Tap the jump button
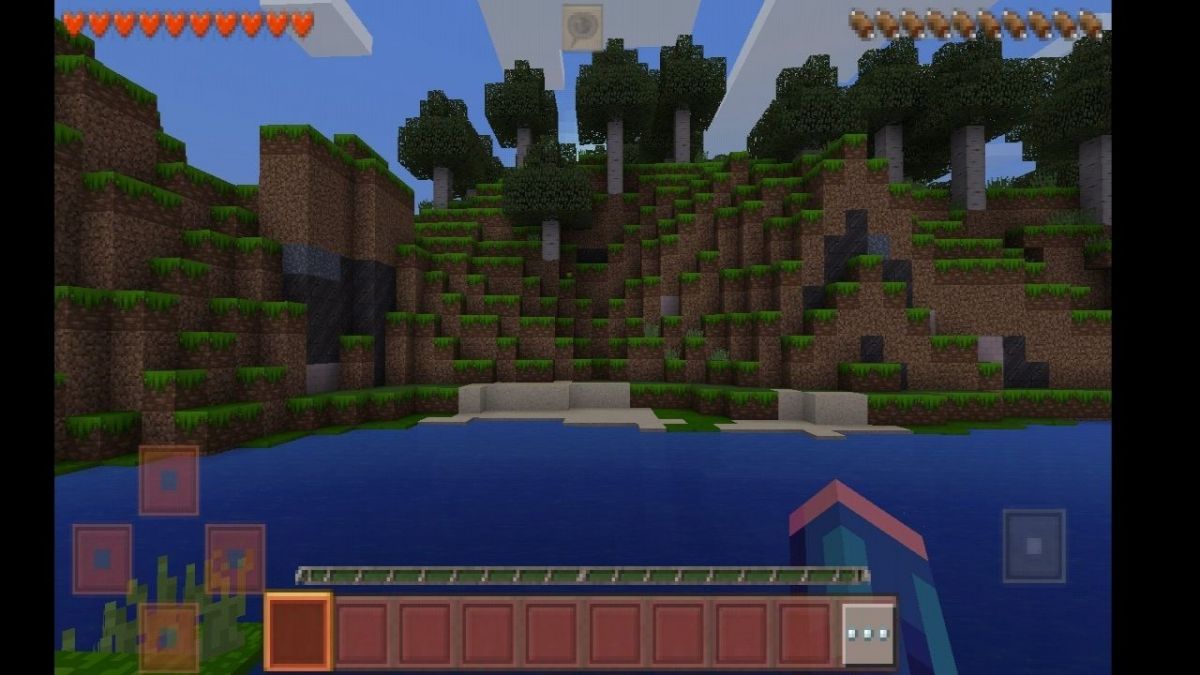This screenshot has height=675, width=1200. (1033, 545)
